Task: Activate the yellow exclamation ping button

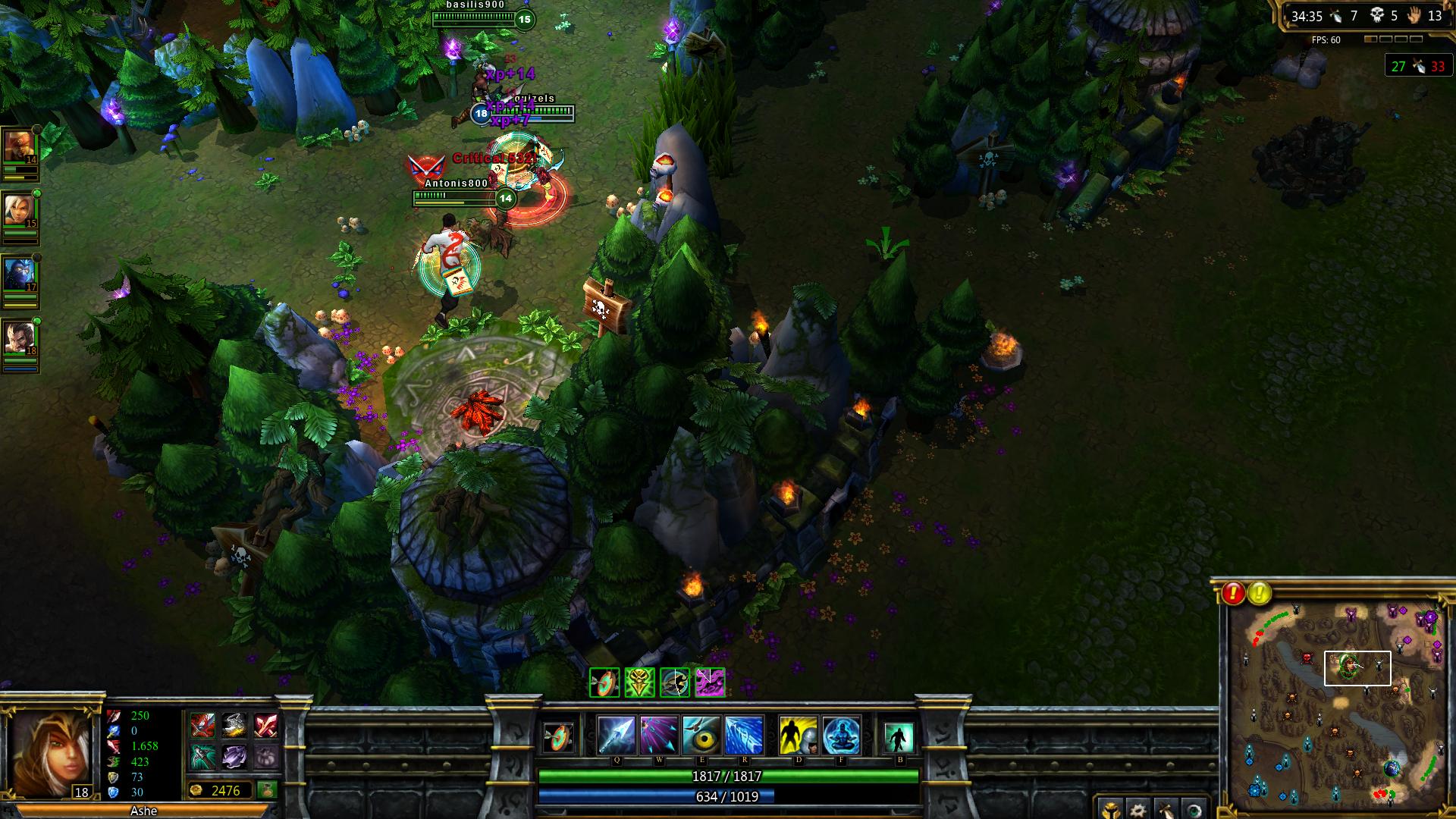Action: click(1260, 593)
